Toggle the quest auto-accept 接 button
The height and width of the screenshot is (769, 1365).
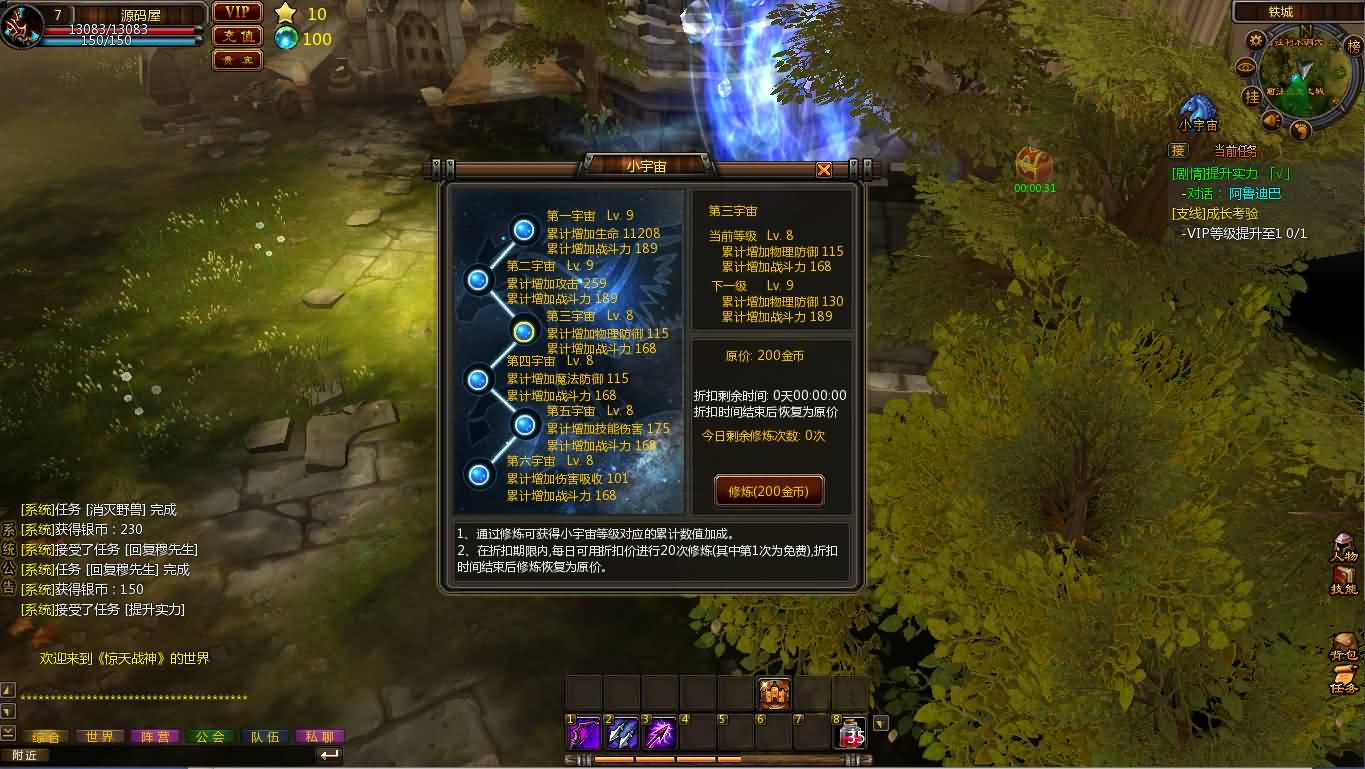click(x=1177, y=151)
